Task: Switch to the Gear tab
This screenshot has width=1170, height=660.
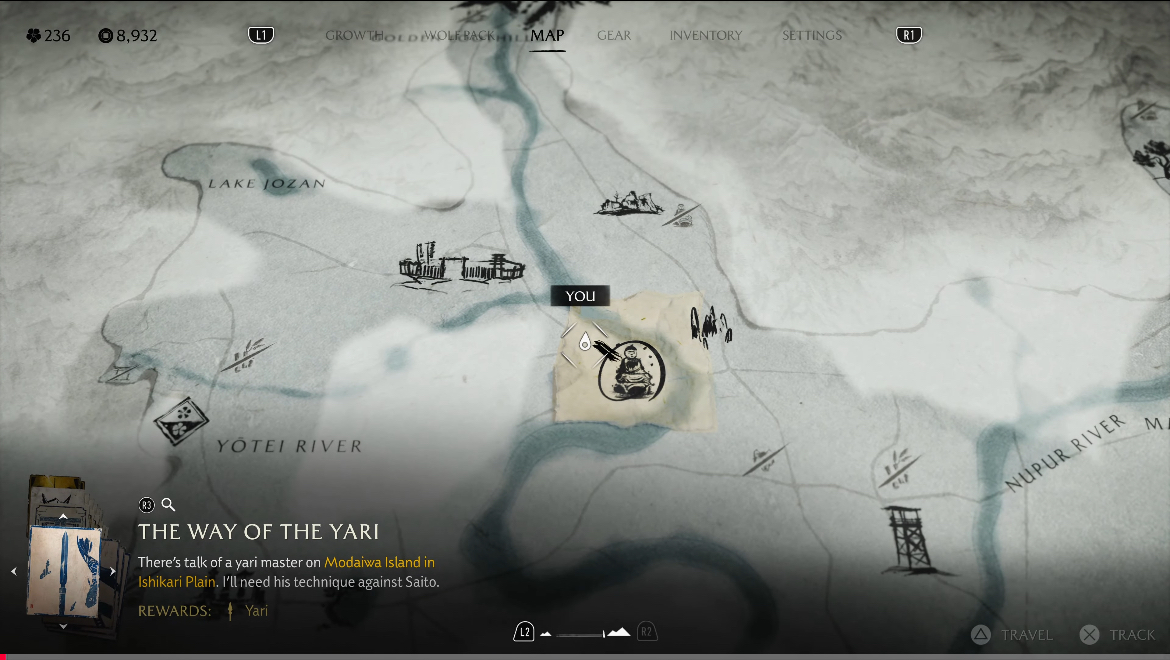Action: pos(614,36)
